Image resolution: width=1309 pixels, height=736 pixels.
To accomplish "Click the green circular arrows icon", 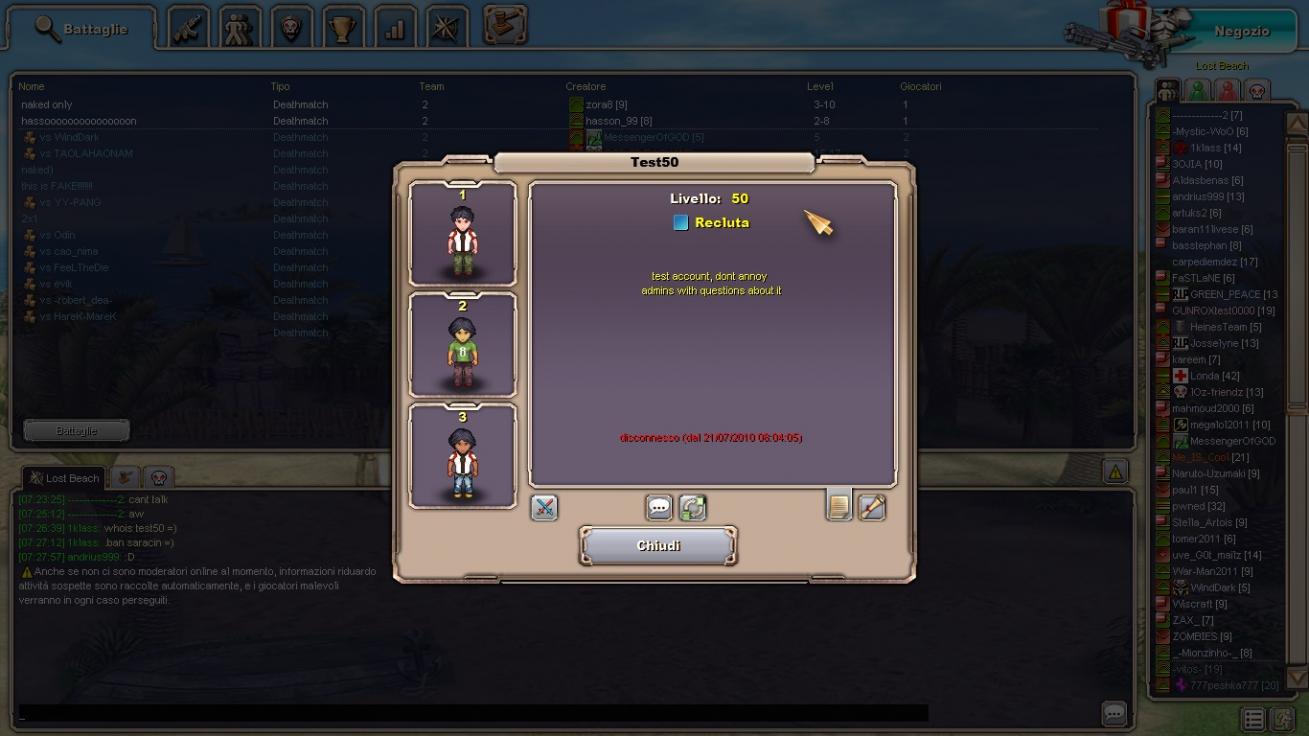I will click(692, 507).
